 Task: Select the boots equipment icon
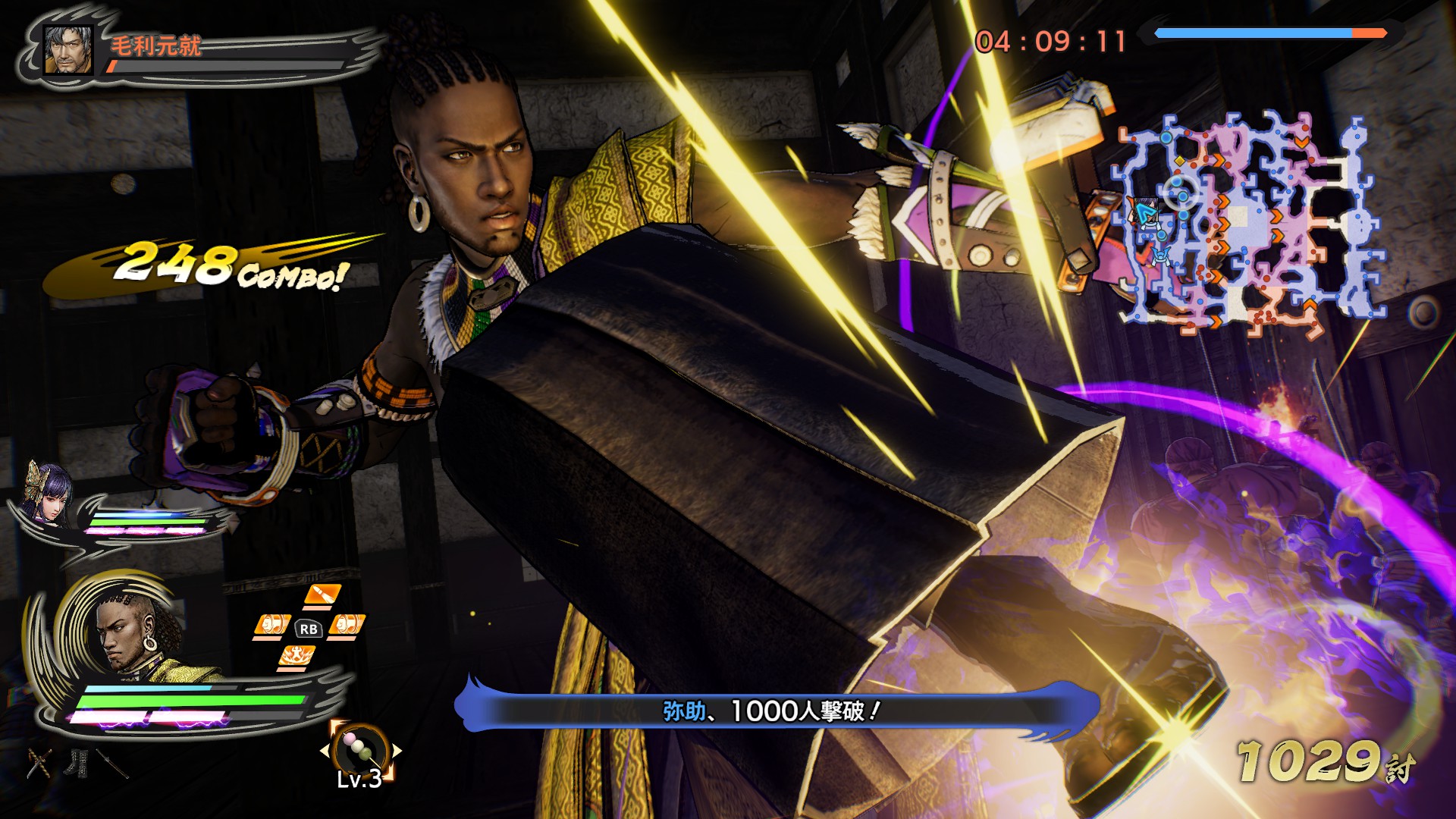(x=77, y=763)
